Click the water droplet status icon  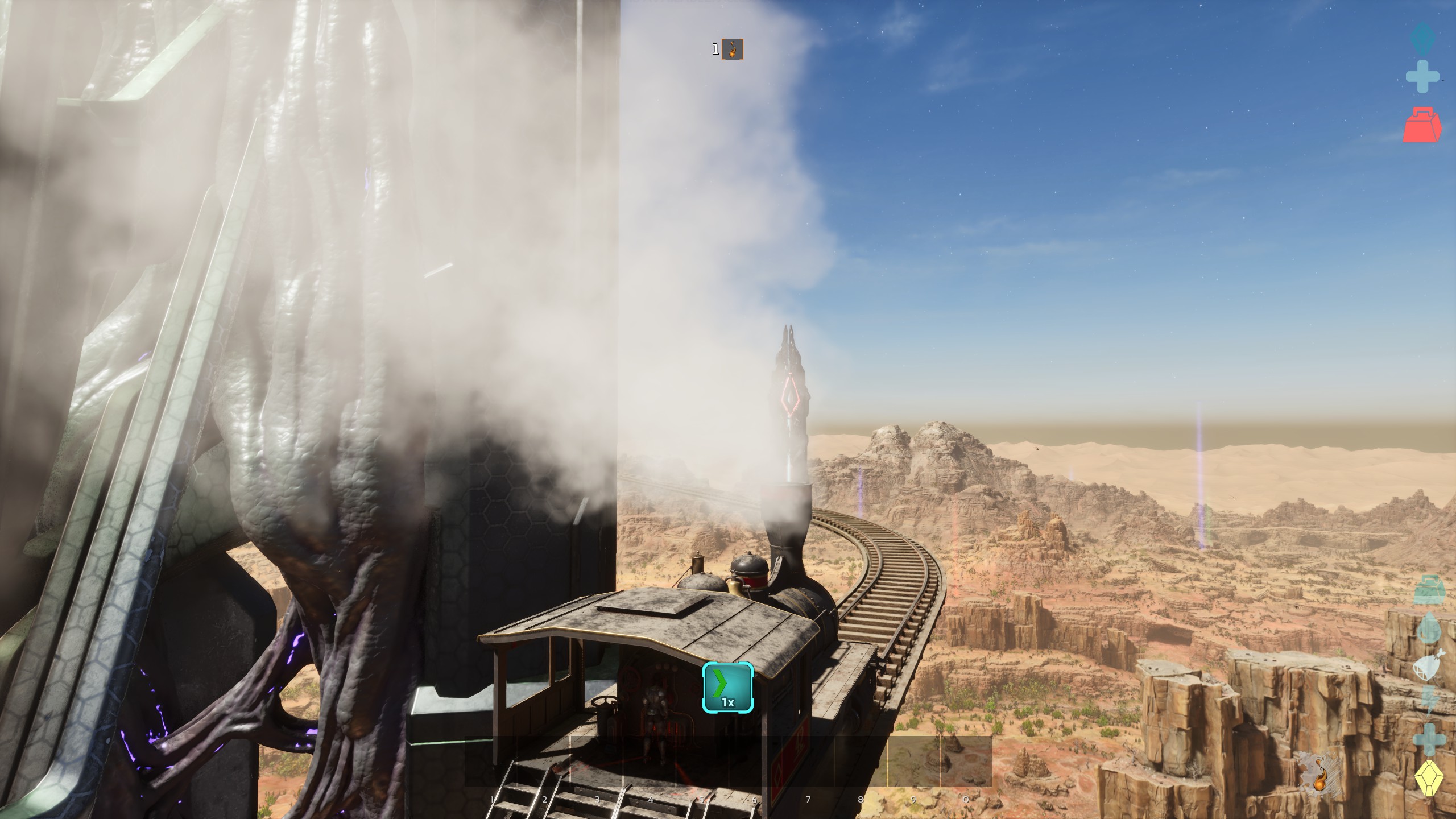pos(1428,628)
